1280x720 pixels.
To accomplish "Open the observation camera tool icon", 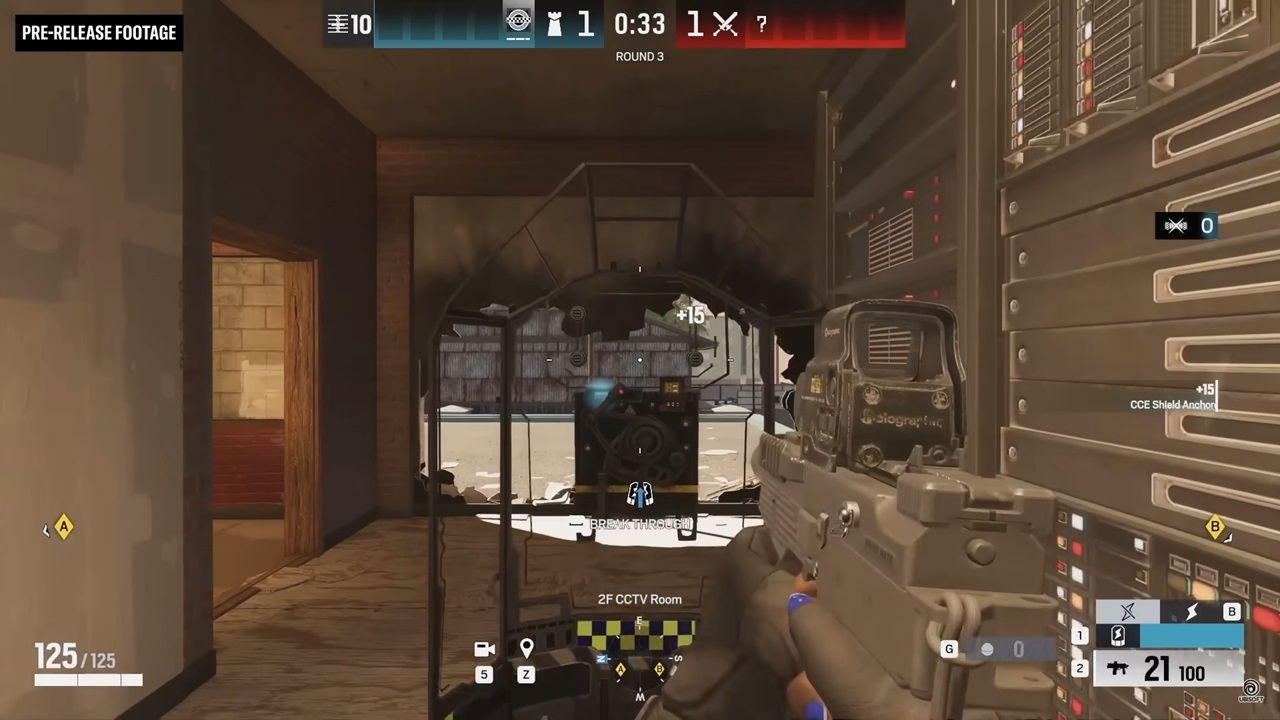I will coord(484,650).
